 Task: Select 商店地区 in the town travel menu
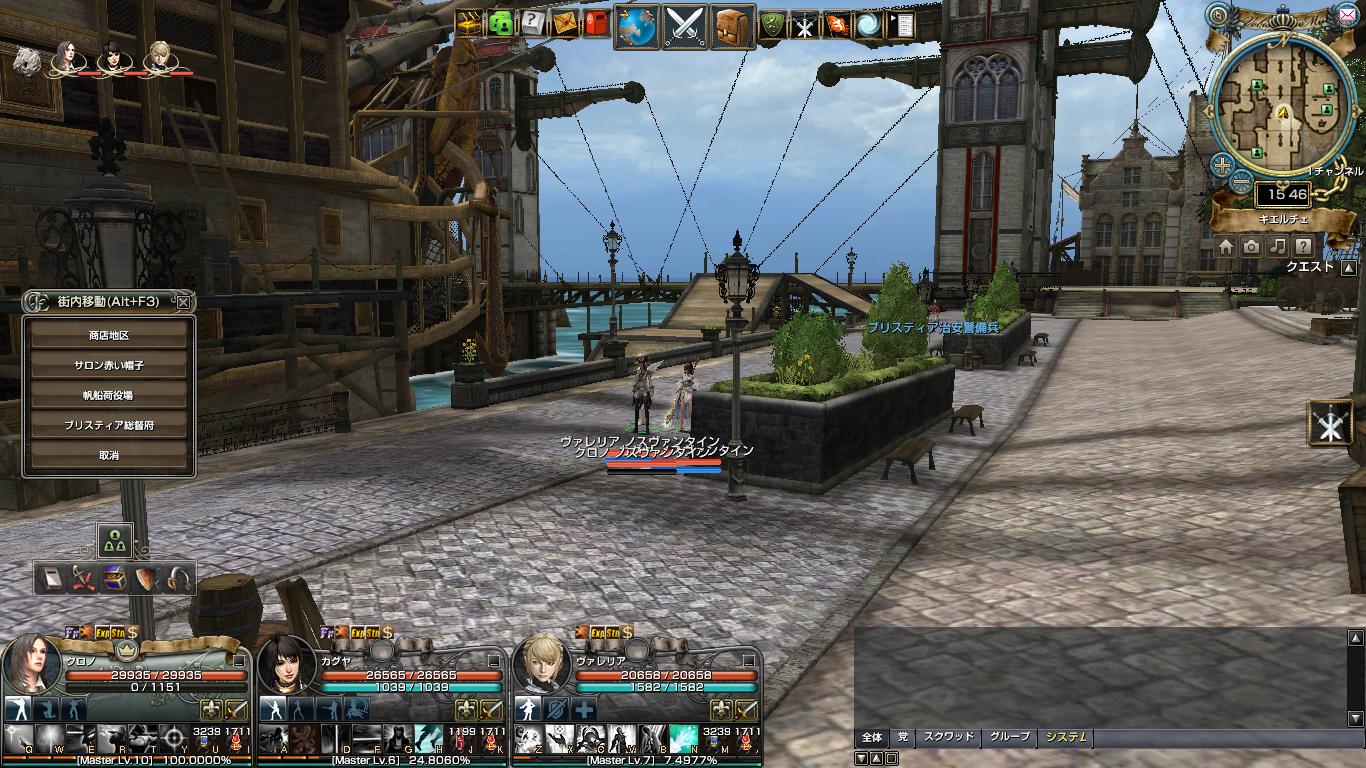pyautogui.click(x=109, y=336)
